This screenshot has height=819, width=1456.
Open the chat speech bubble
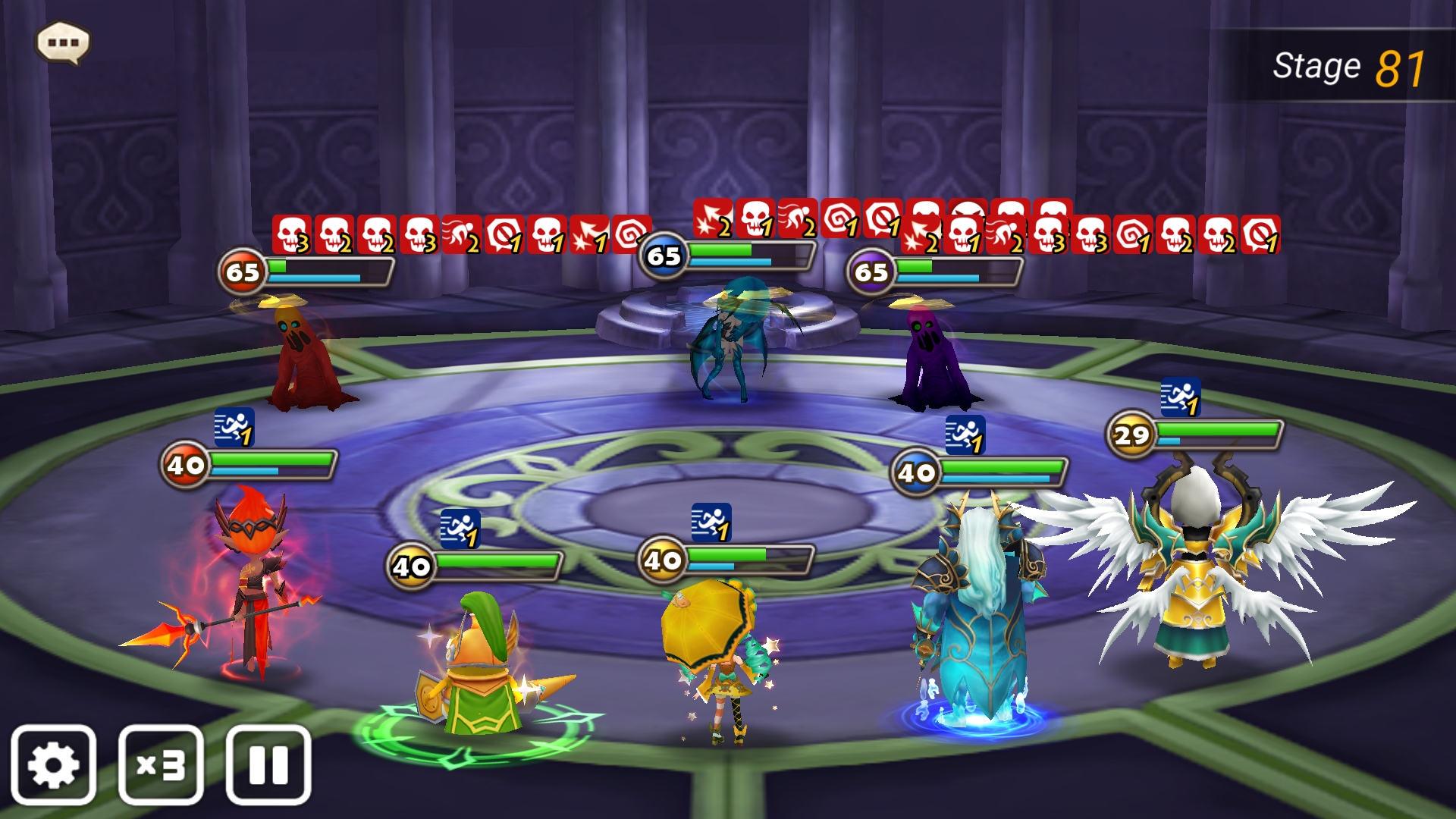pos(64,42)
